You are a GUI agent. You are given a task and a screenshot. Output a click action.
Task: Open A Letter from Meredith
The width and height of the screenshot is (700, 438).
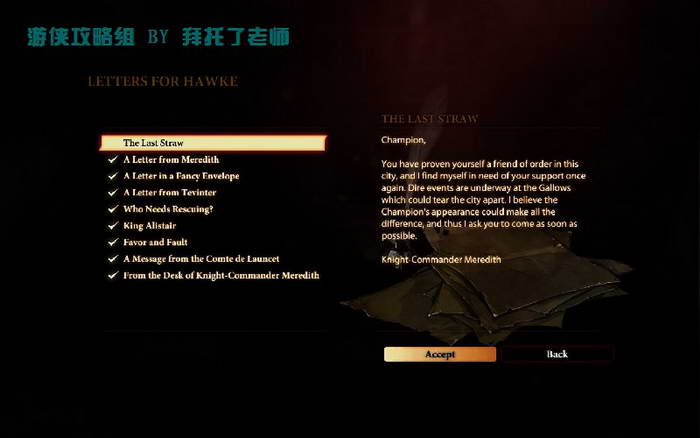171,160
